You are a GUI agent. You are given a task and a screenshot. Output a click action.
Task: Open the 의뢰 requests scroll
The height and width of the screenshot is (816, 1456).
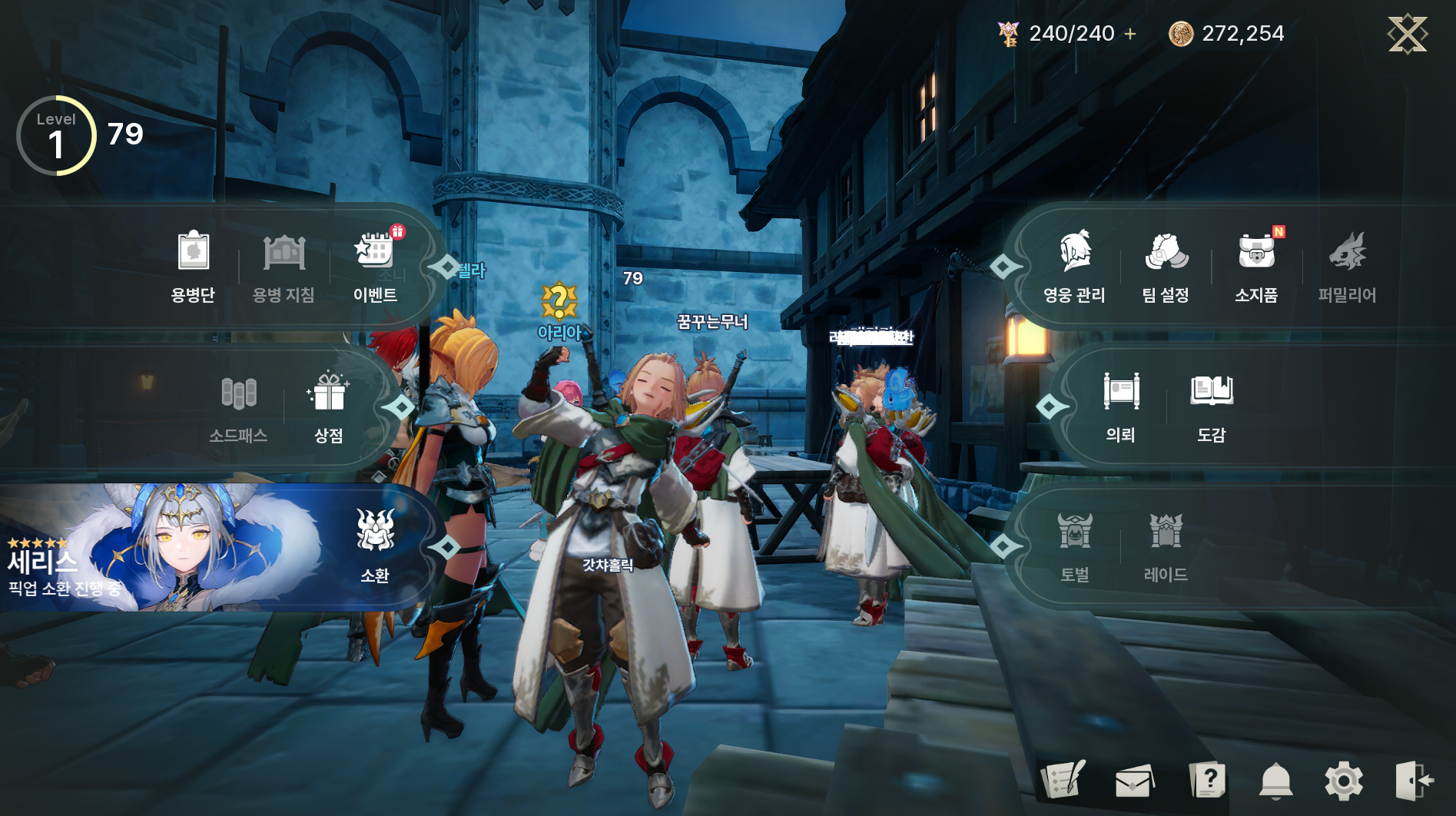coord(1121,406)
